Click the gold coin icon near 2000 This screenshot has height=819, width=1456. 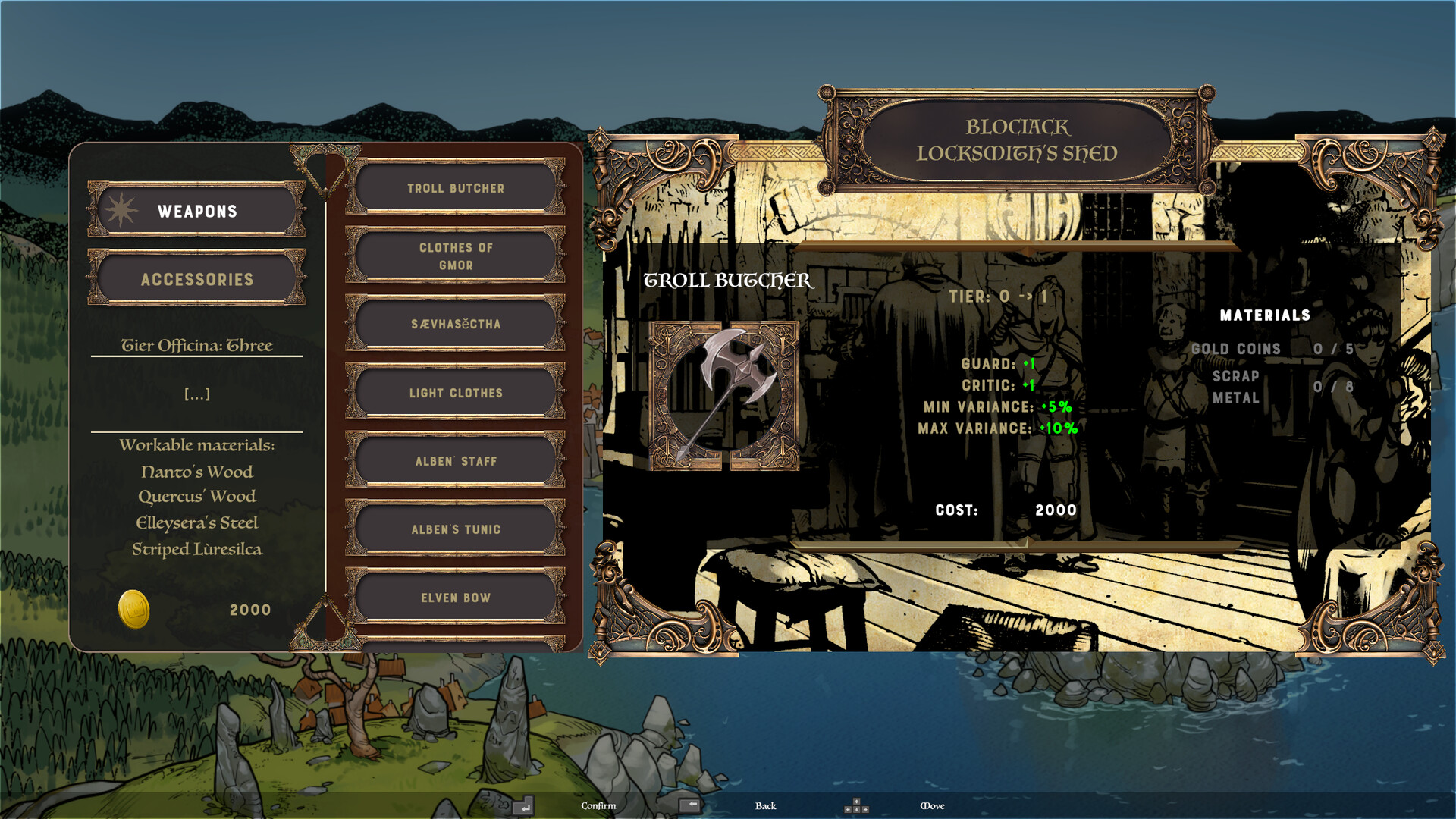point(133,608)
